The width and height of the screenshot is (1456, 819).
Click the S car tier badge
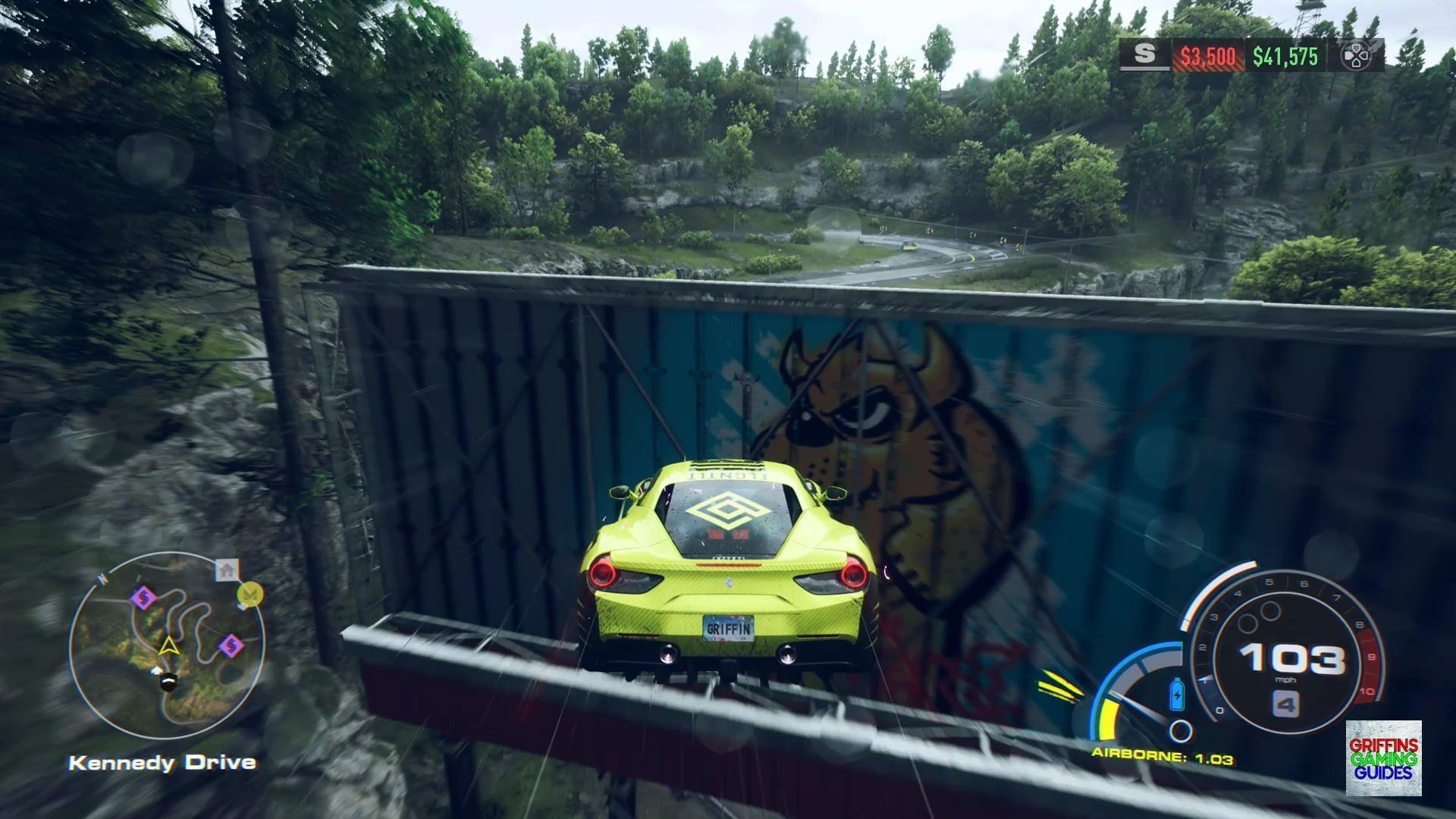[x=1145, y=55]
